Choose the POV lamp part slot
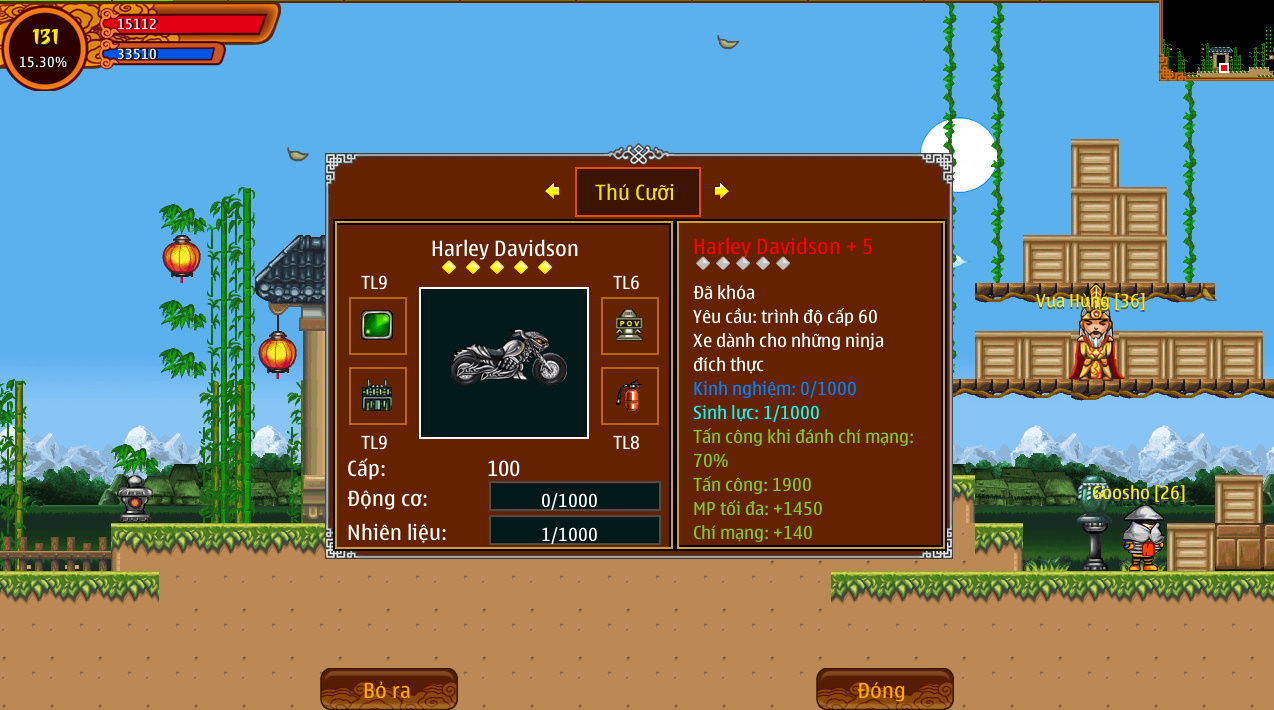This screenshot has height=710, width=1274. (x=629, y=325)
